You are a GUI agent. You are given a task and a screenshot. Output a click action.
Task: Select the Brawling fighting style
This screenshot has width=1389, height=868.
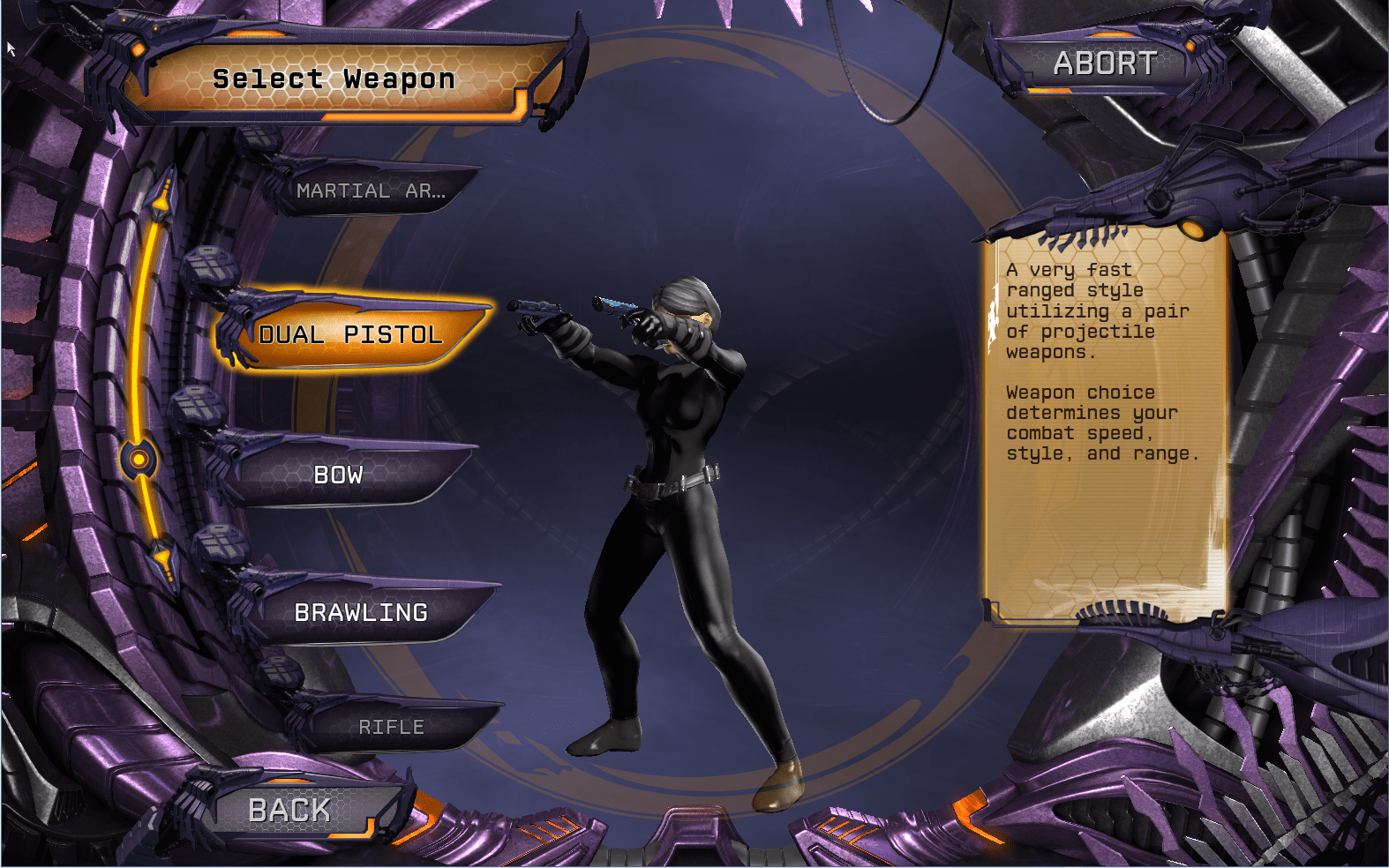point(362,610)
